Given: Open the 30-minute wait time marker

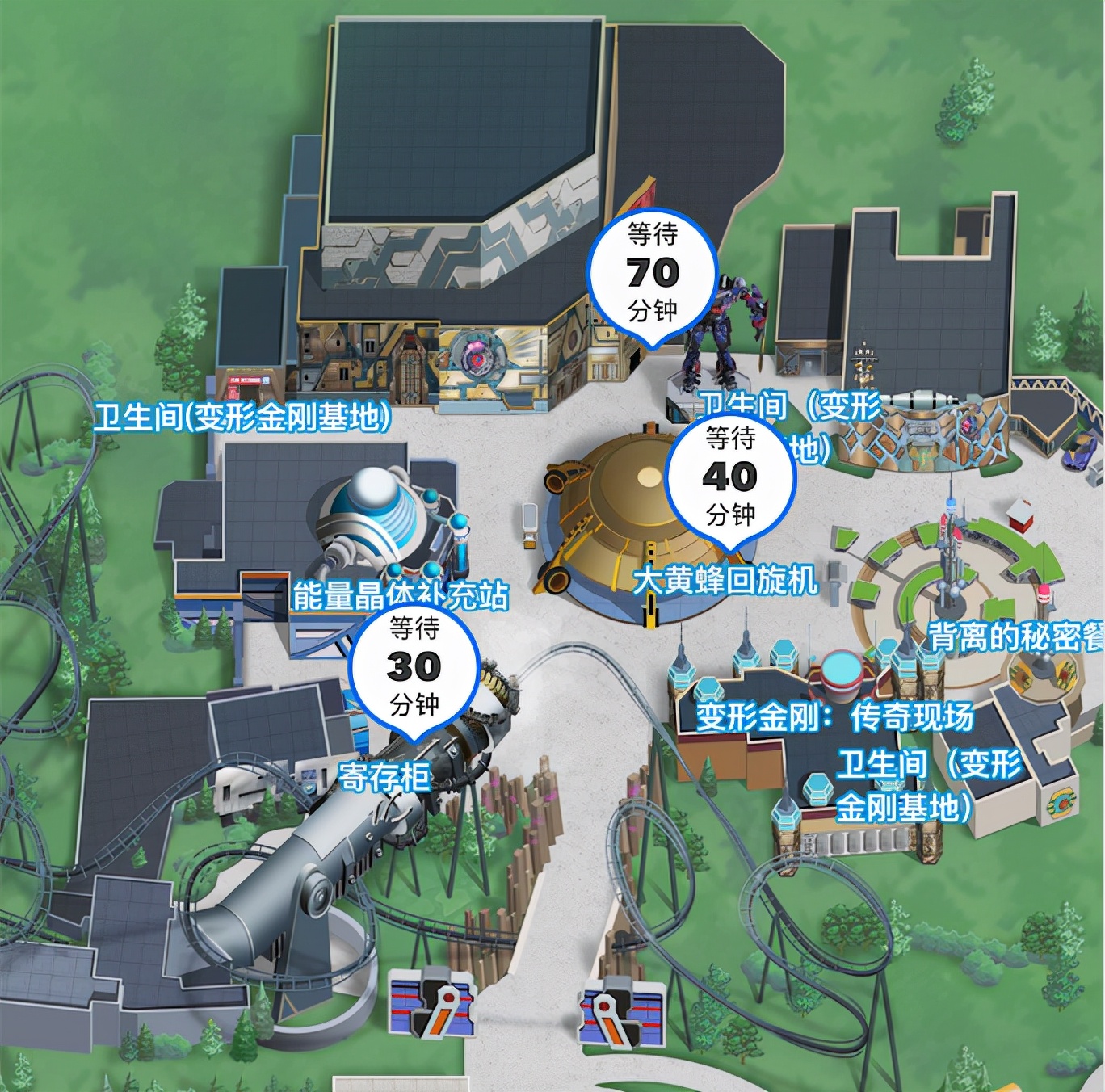Looking at the screenshot, I should [x=414, y=666].
